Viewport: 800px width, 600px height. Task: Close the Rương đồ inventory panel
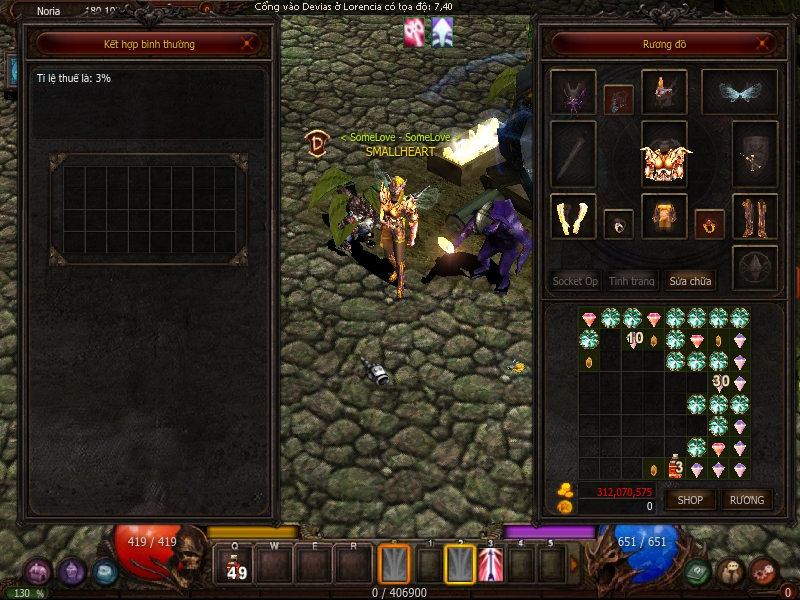point(764,44)
